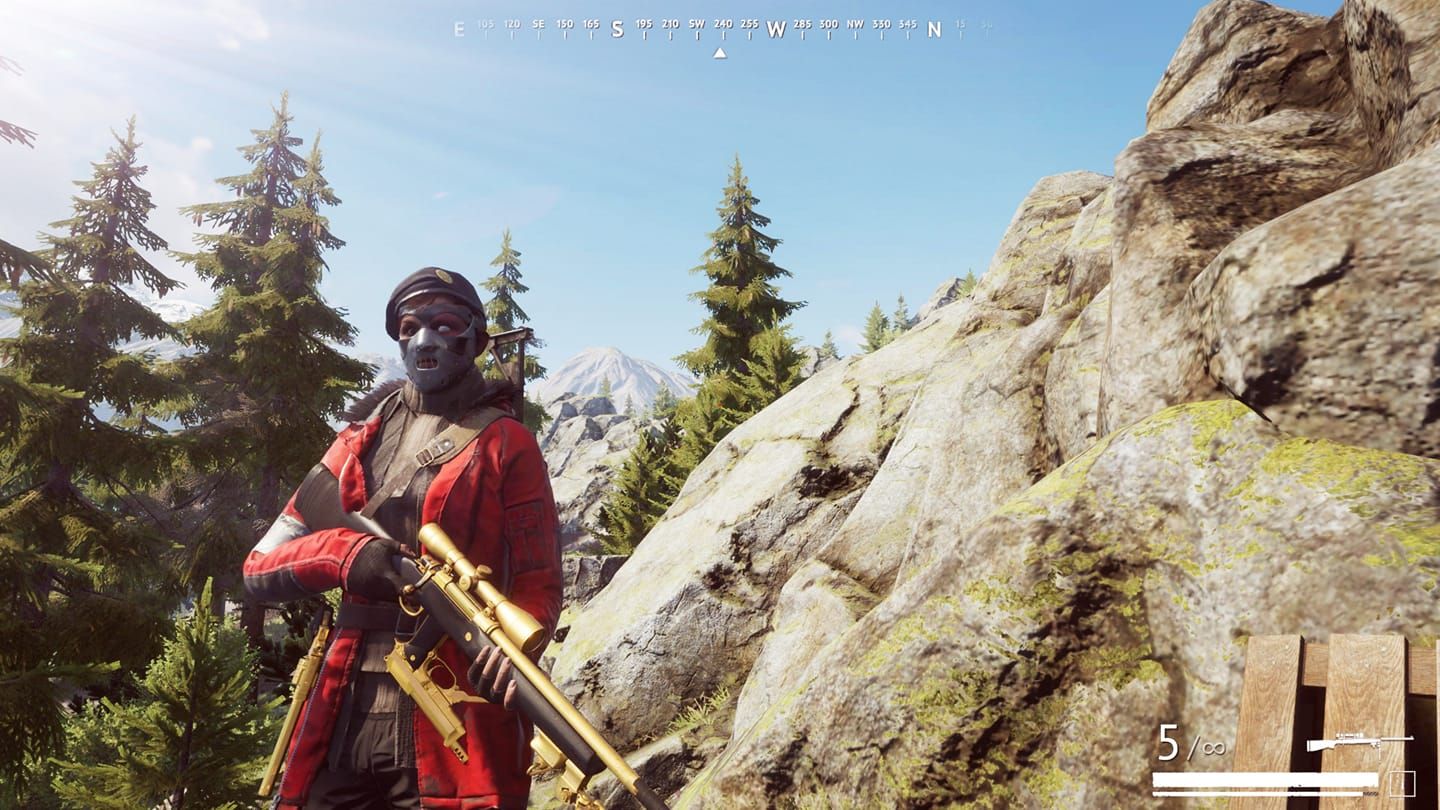Select the sniper rifle weapon icon
Screen dimensions: 1440x810
pyautogui.click(x=1358, y=743)
